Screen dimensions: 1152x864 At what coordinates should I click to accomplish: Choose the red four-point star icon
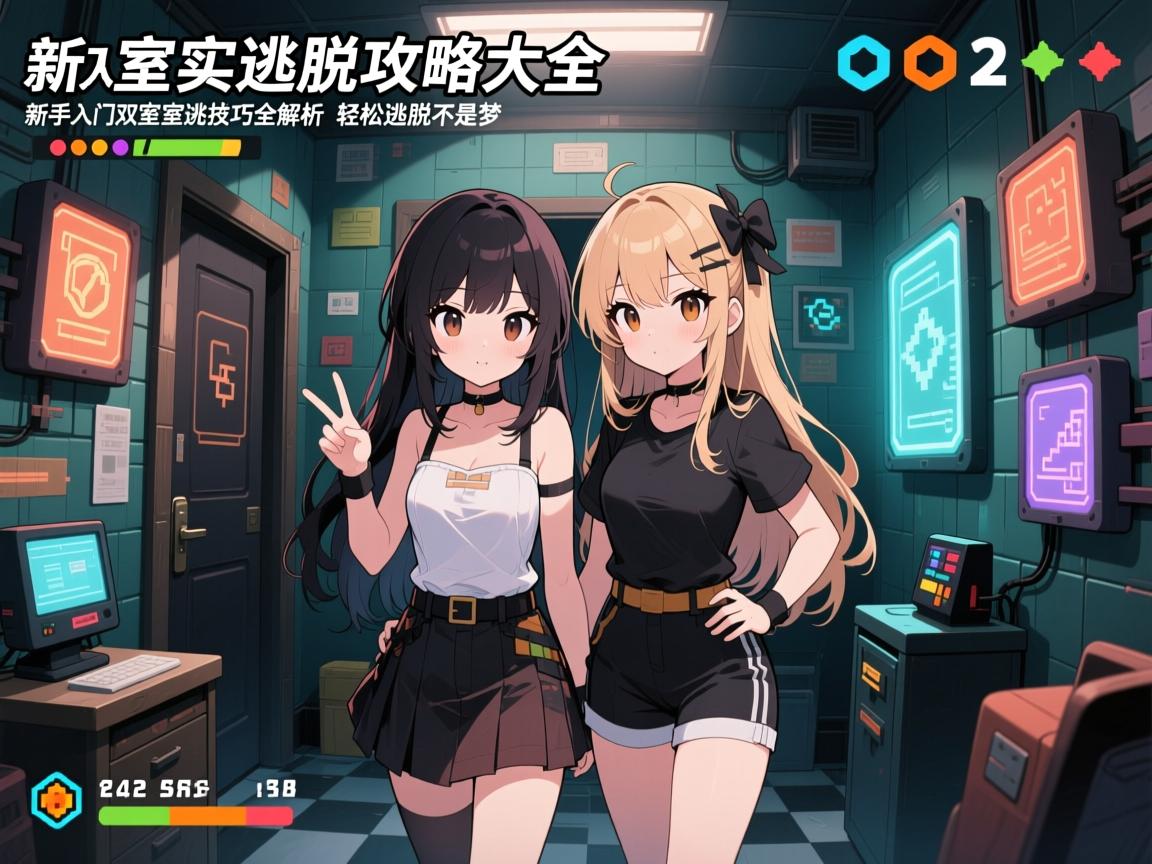click(1099, 62)
